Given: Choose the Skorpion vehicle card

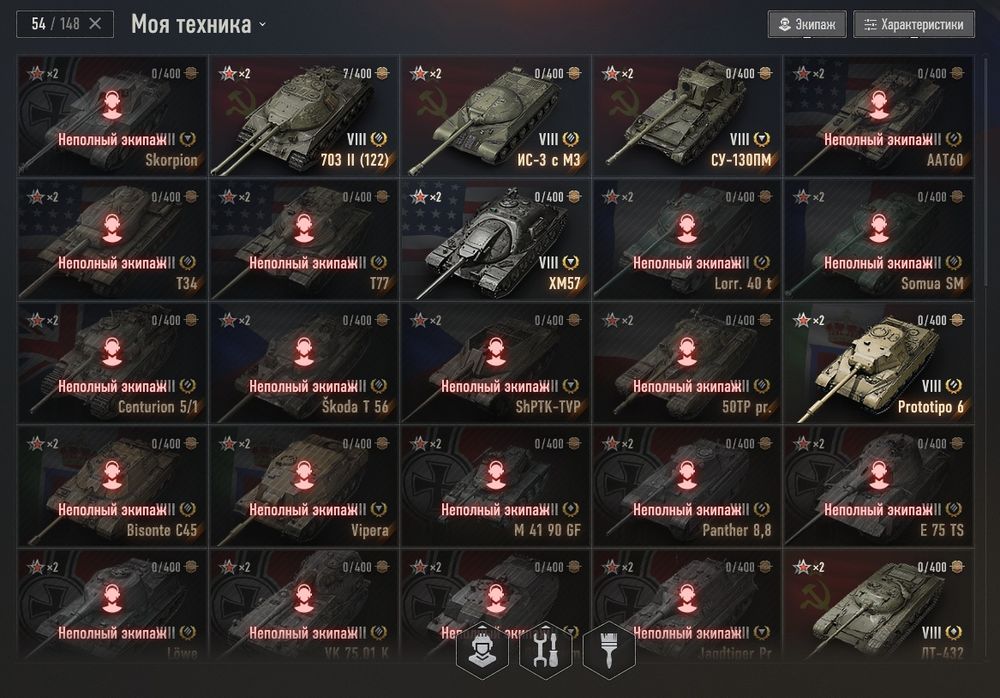Looking at the screenshot, I should click(x=112, y=116).
